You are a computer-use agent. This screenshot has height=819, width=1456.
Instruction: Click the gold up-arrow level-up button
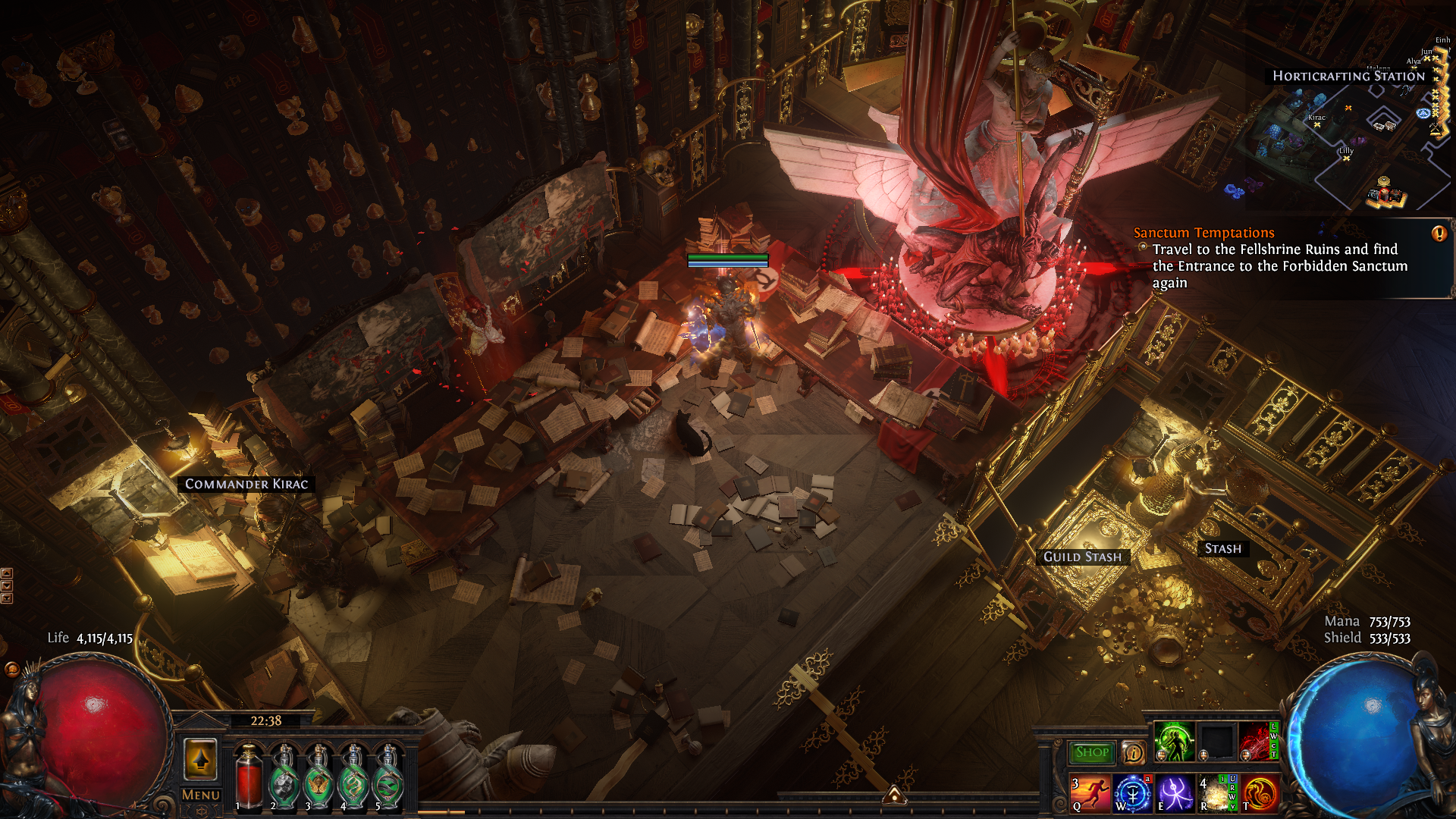click(201, 758)
